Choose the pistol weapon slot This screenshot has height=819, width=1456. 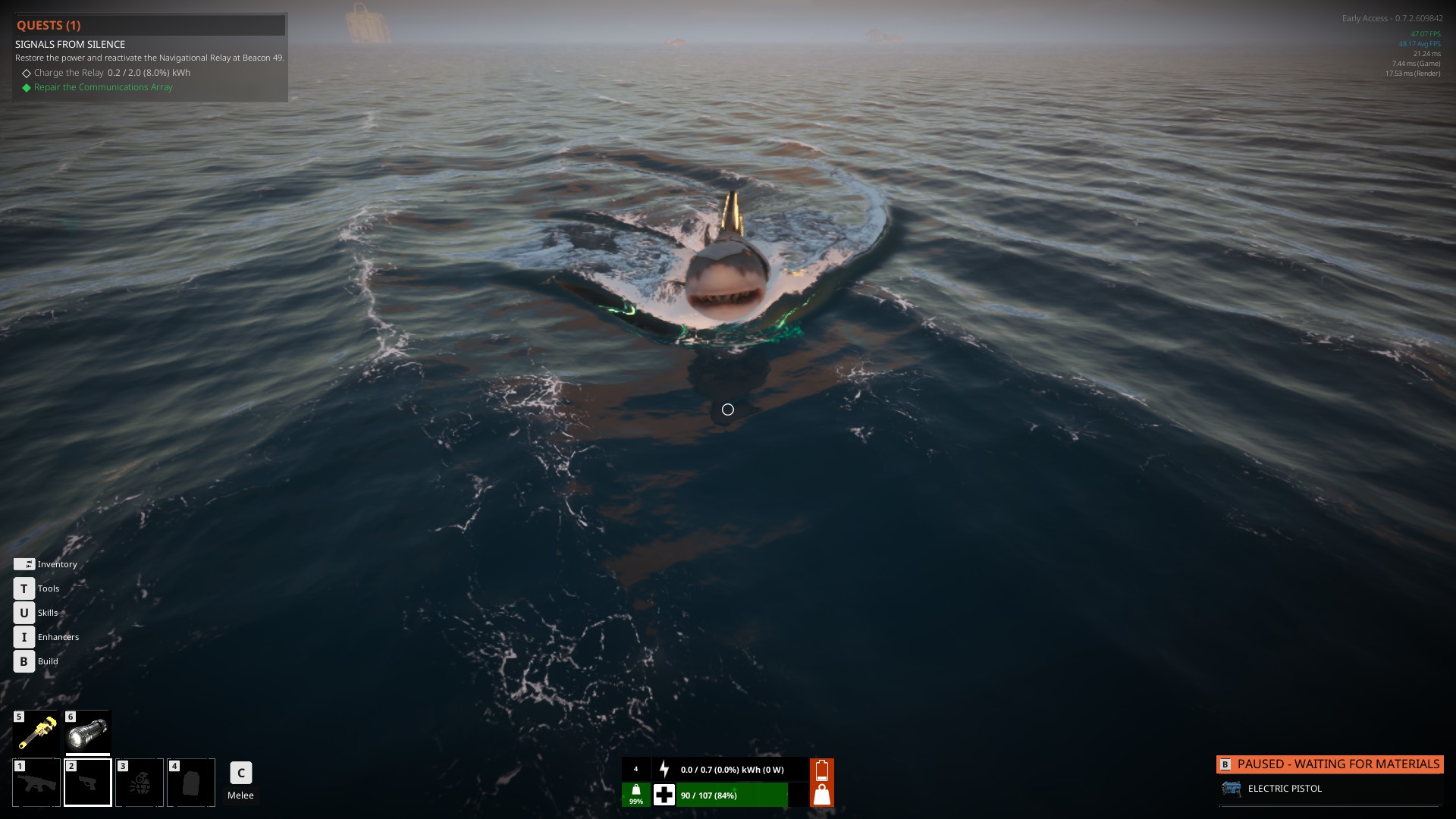88,783
